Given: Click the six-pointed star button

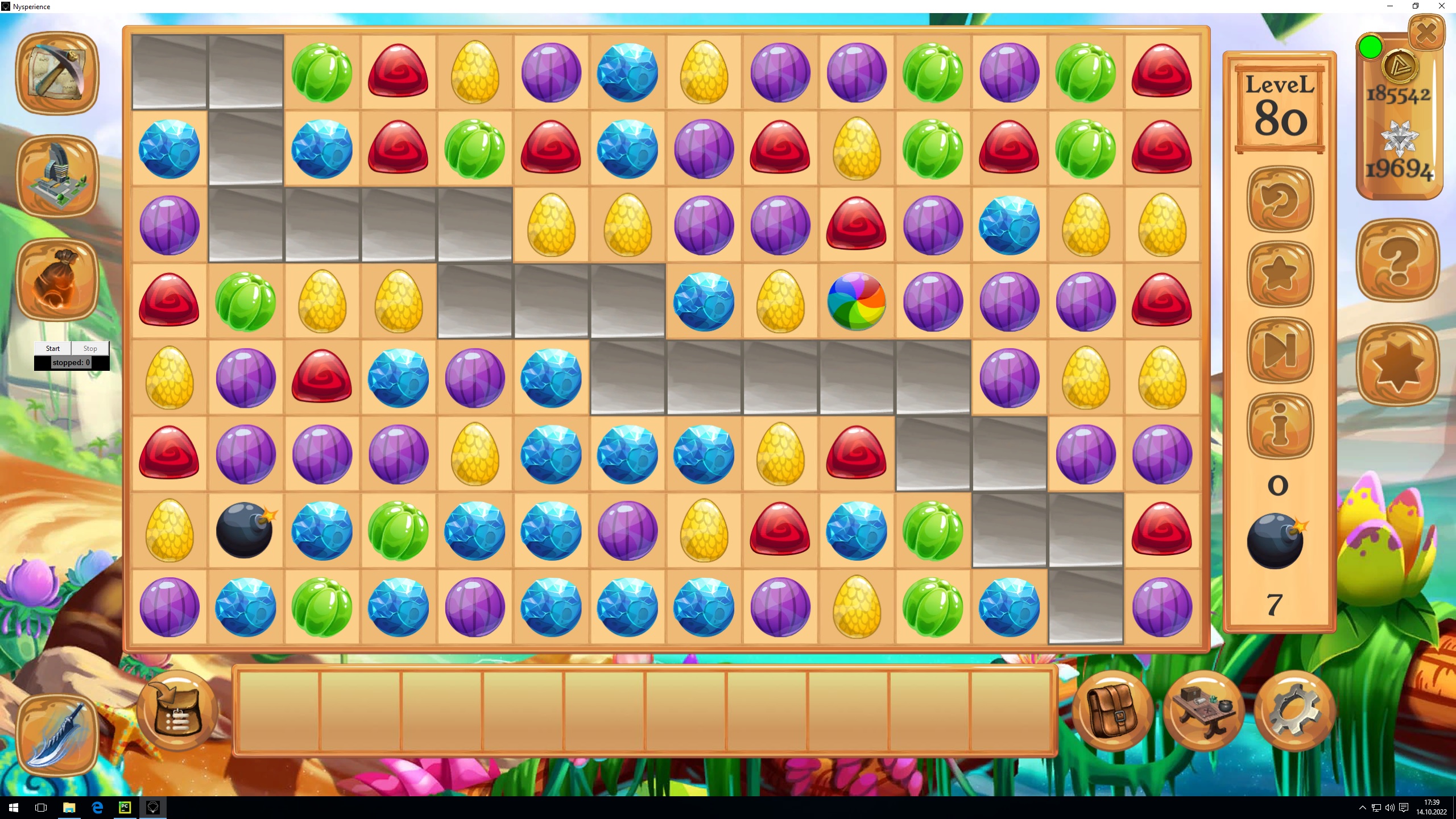Looking at the screenshot, I should pos(1398,365).
